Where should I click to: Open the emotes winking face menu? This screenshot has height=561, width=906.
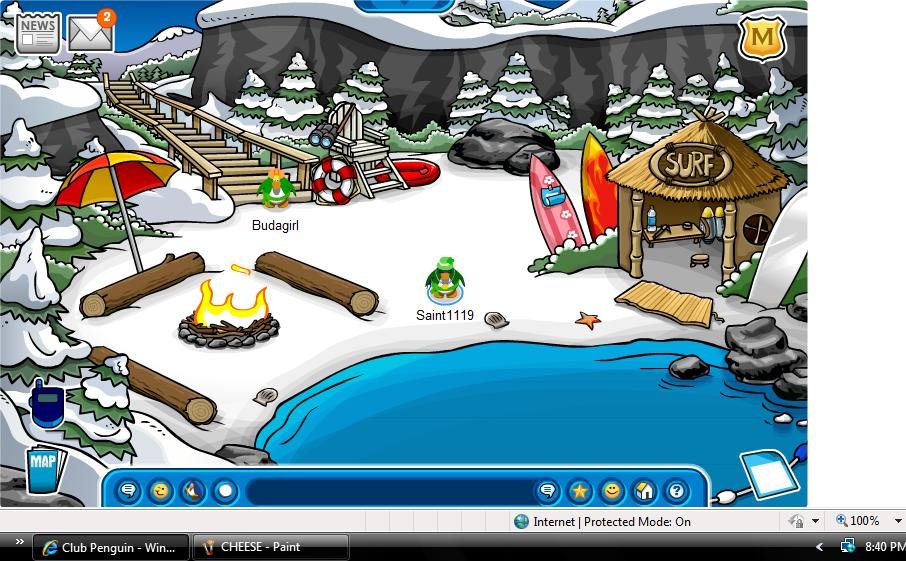click(x=160, y=491)
